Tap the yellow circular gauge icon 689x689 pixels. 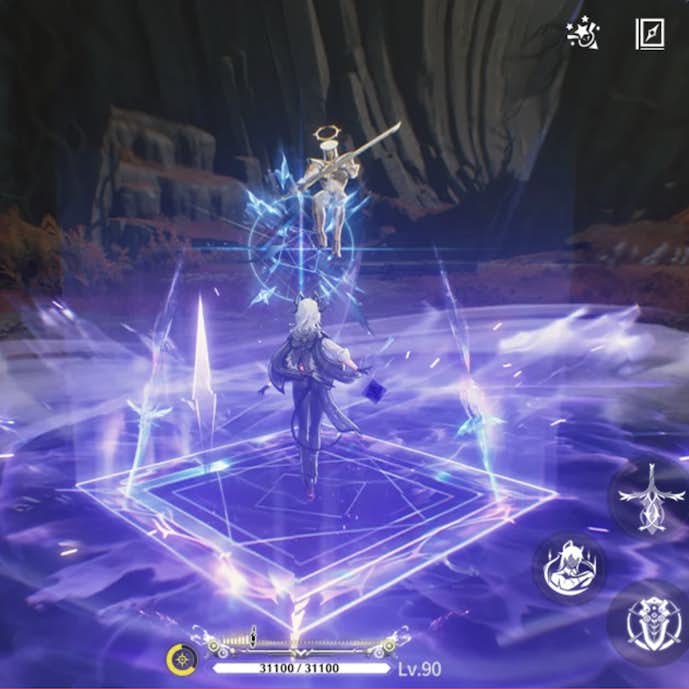pos(181,660)
